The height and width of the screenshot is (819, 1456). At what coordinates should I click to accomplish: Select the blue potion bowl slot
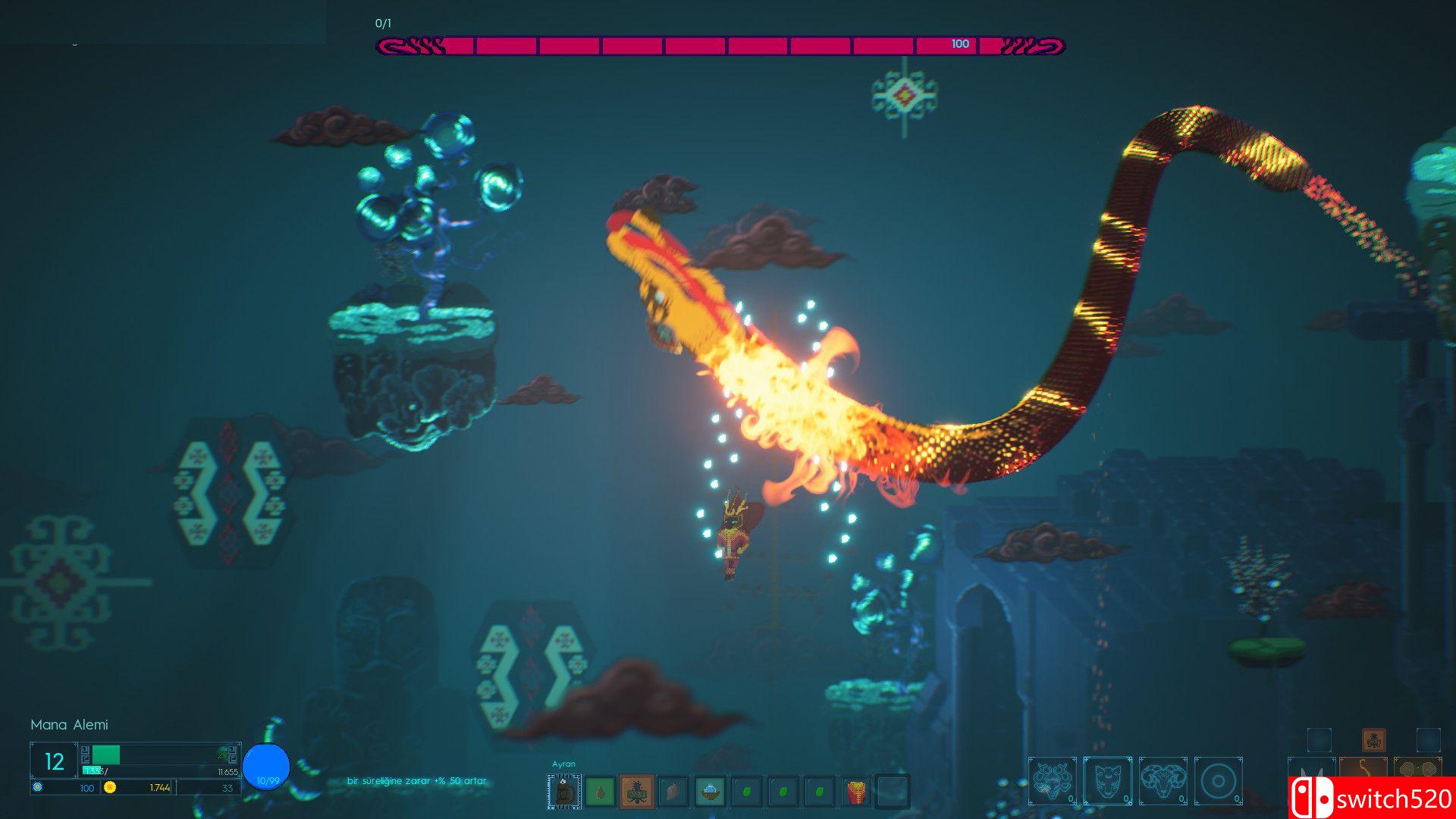[x=709, y=792]
